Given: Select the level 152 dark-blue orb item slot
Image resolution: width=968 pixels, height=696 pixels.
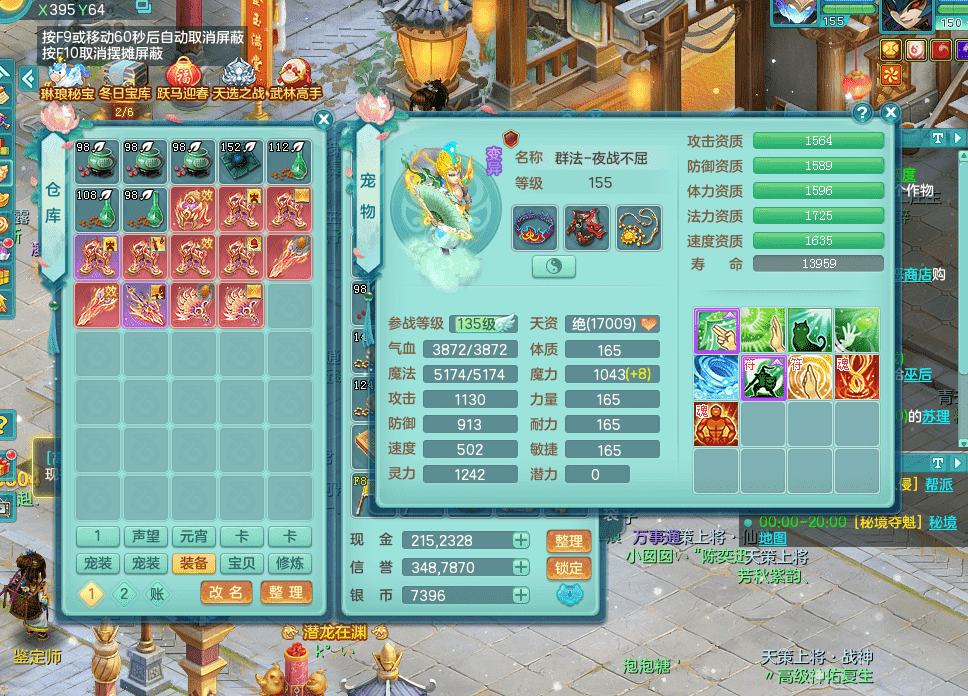Looking at the screenshot, I should pyautogui.click(x=241, y=161).
